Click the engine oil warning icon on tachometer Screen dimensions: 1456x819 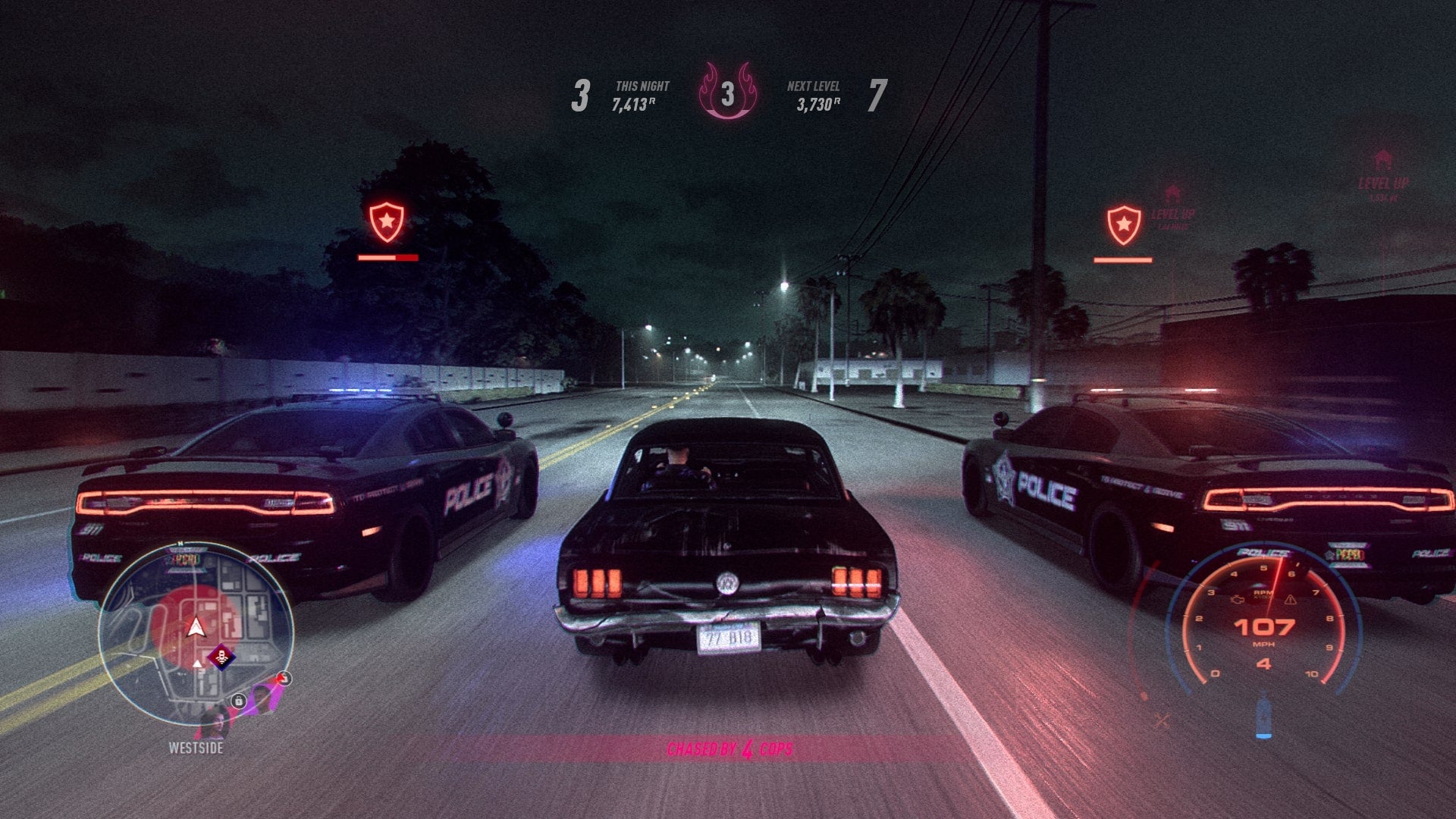(1237, 601)
